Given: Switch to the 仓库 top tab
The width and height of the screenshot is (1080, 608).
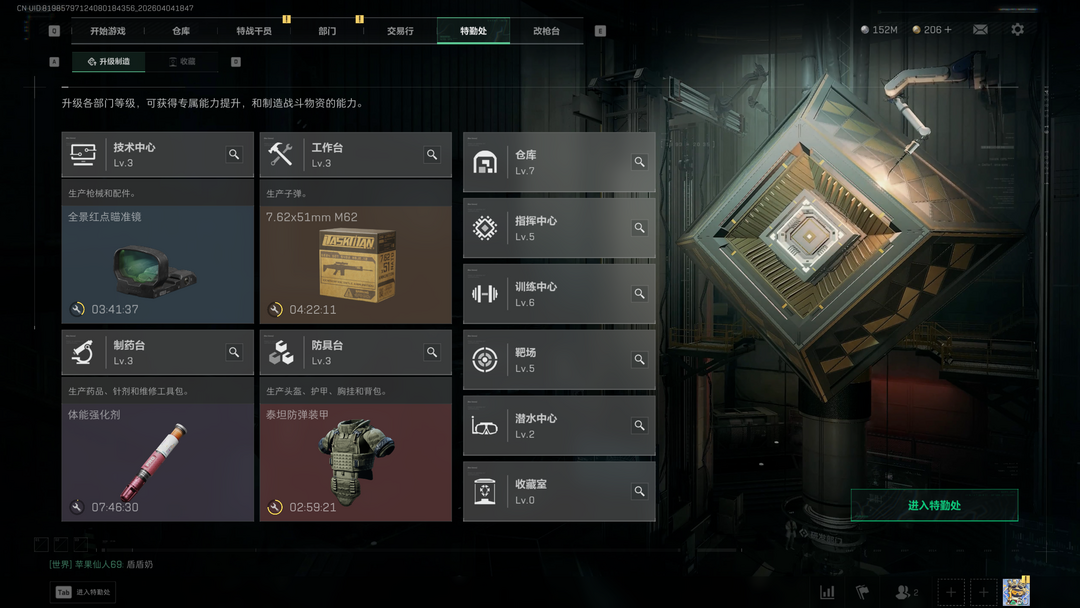Looking at the screenshot, I should (x=181, y=31).
